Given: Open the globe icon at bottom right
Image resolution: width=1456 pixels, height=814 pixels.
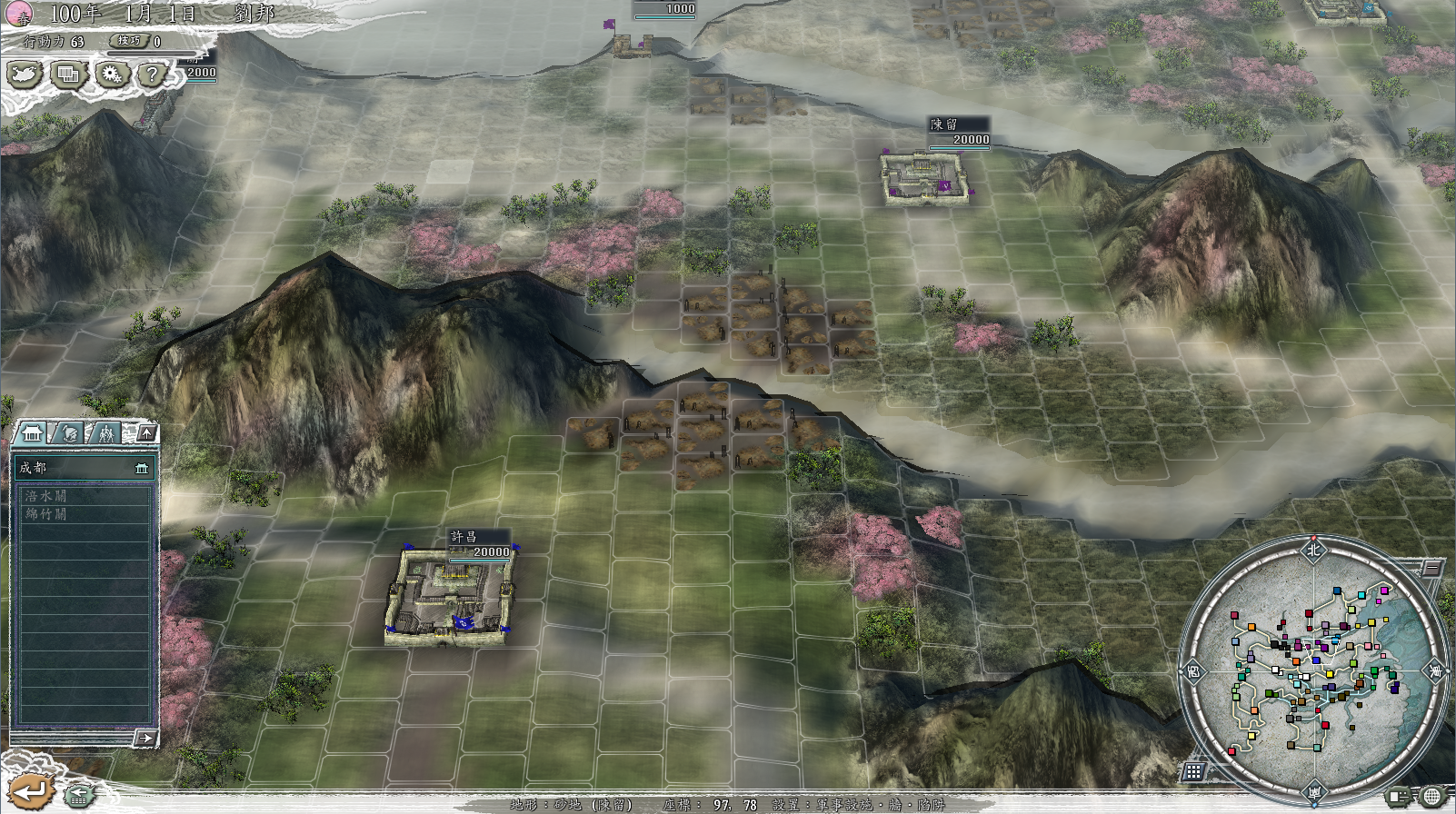Looking at the screenshot, I should [x=1433, y=796].
